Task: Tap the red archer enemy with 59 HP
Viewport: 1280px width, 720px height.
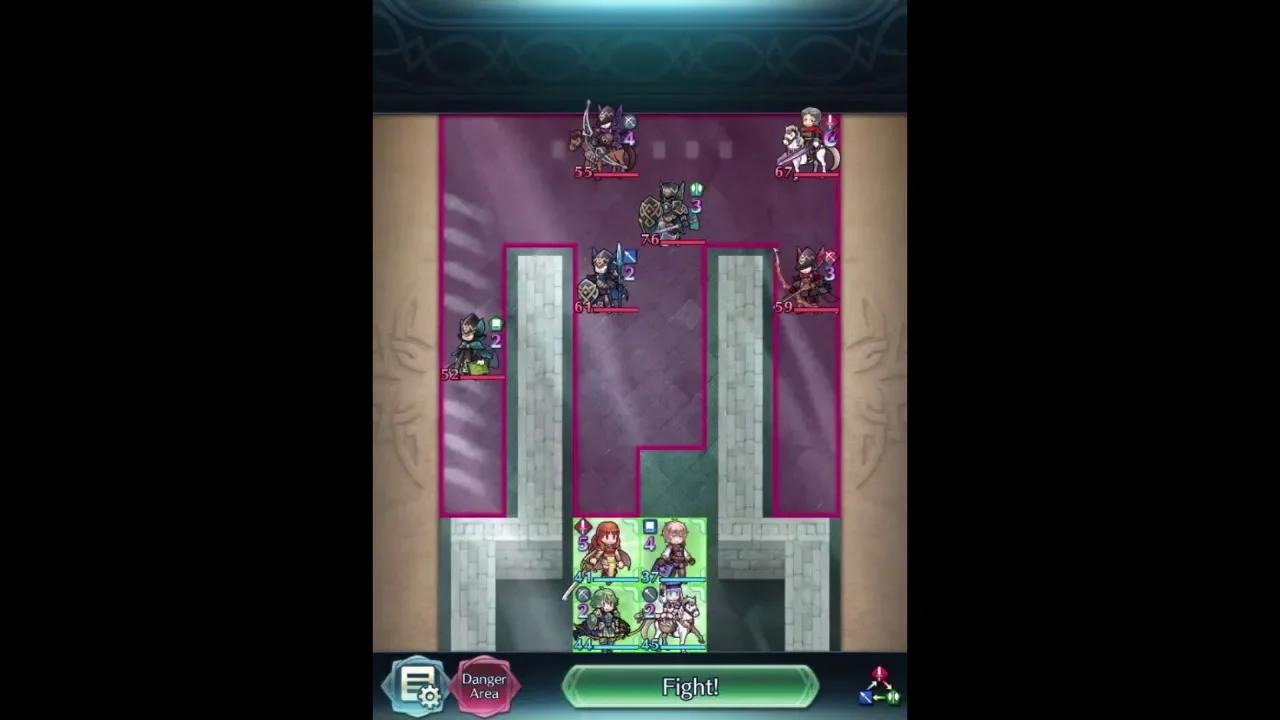Action: pyautogui.click(x=806, y=277)
